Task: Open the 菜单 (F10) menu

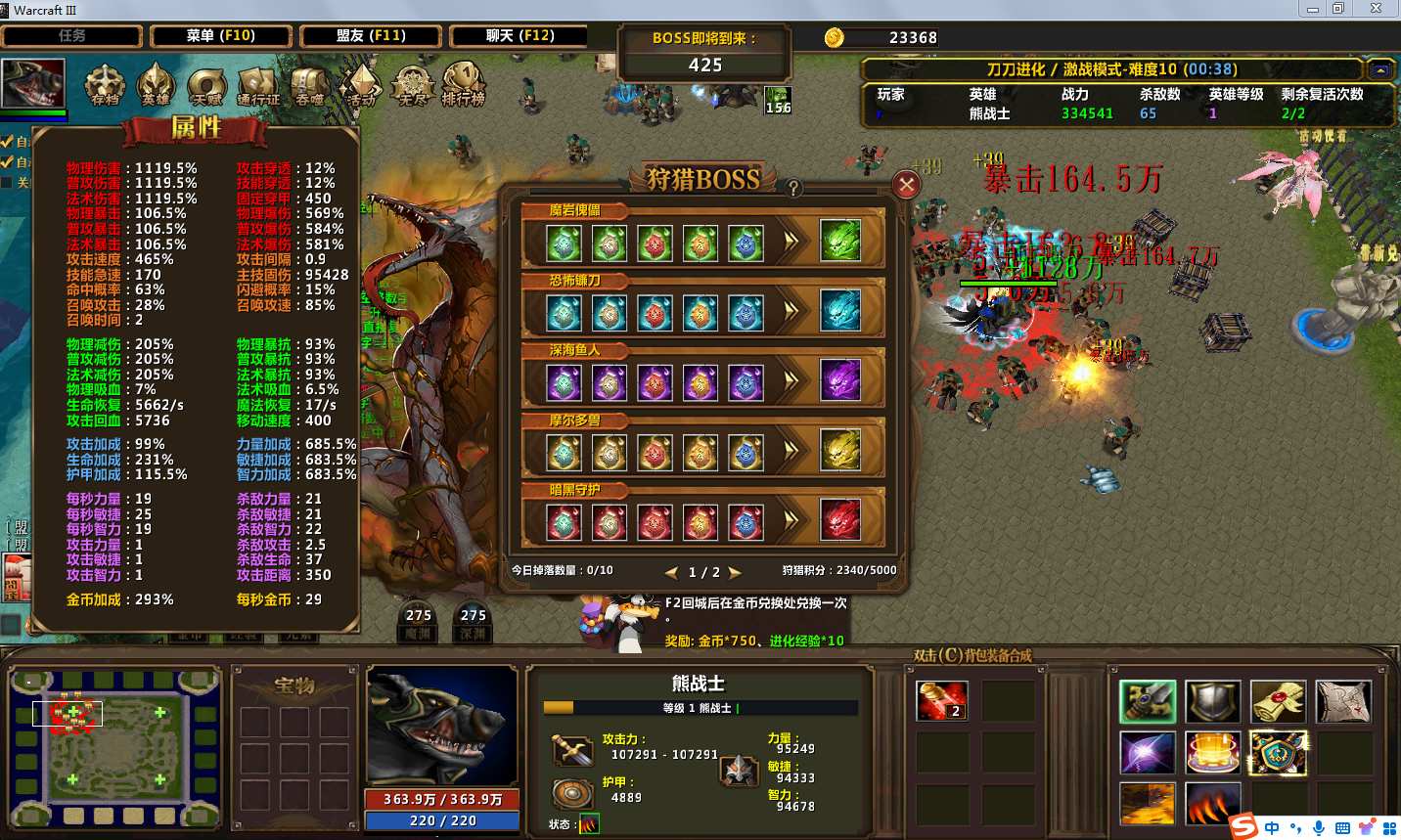Action: pyautogui.click(x=221, y=36)
